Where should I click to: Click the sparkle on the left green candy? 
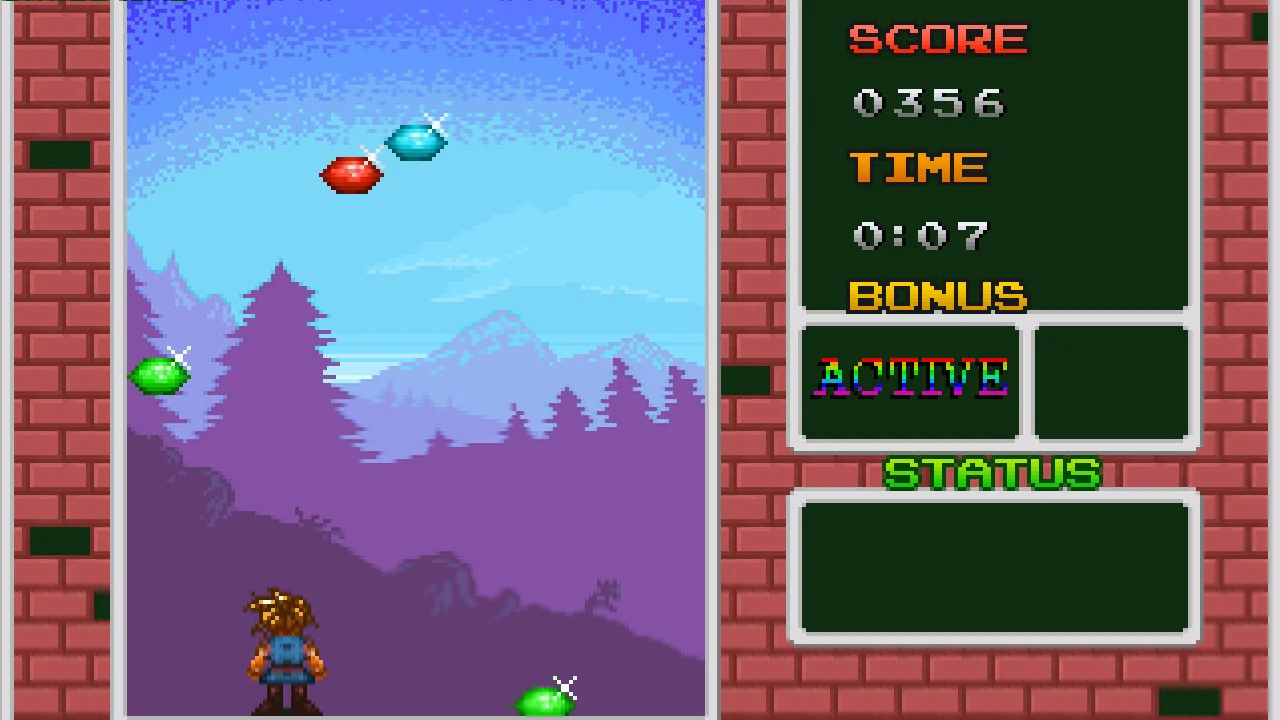(x=180, y=355)
